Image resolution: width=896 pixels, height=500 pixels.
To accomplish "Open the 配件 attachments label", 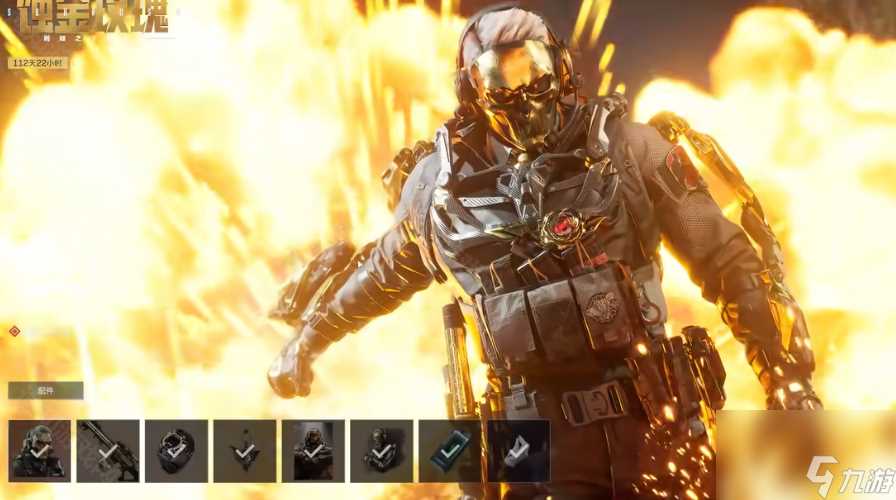I will tap(45, 391).
